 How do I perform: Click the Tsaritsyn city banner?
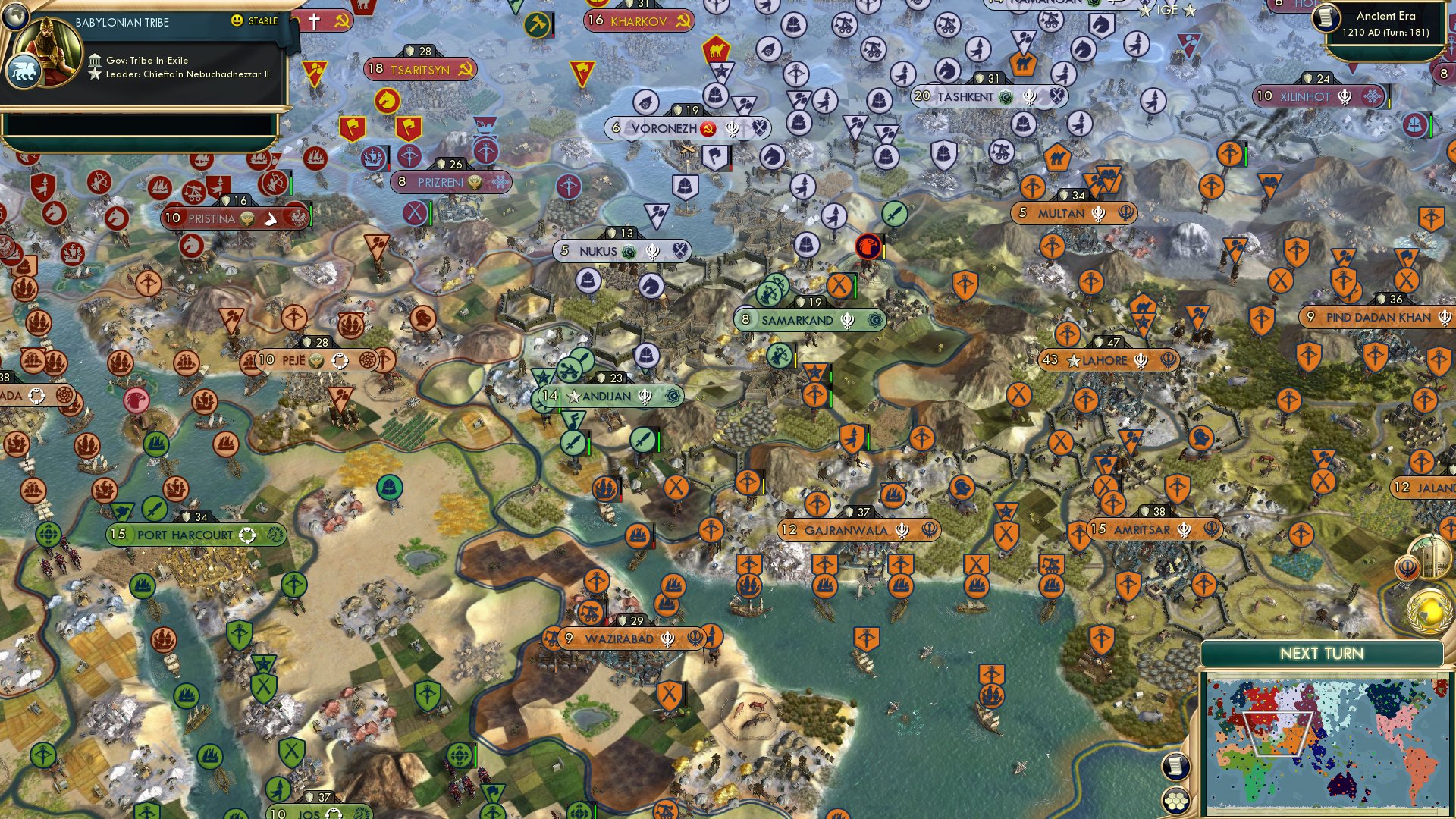420,70
